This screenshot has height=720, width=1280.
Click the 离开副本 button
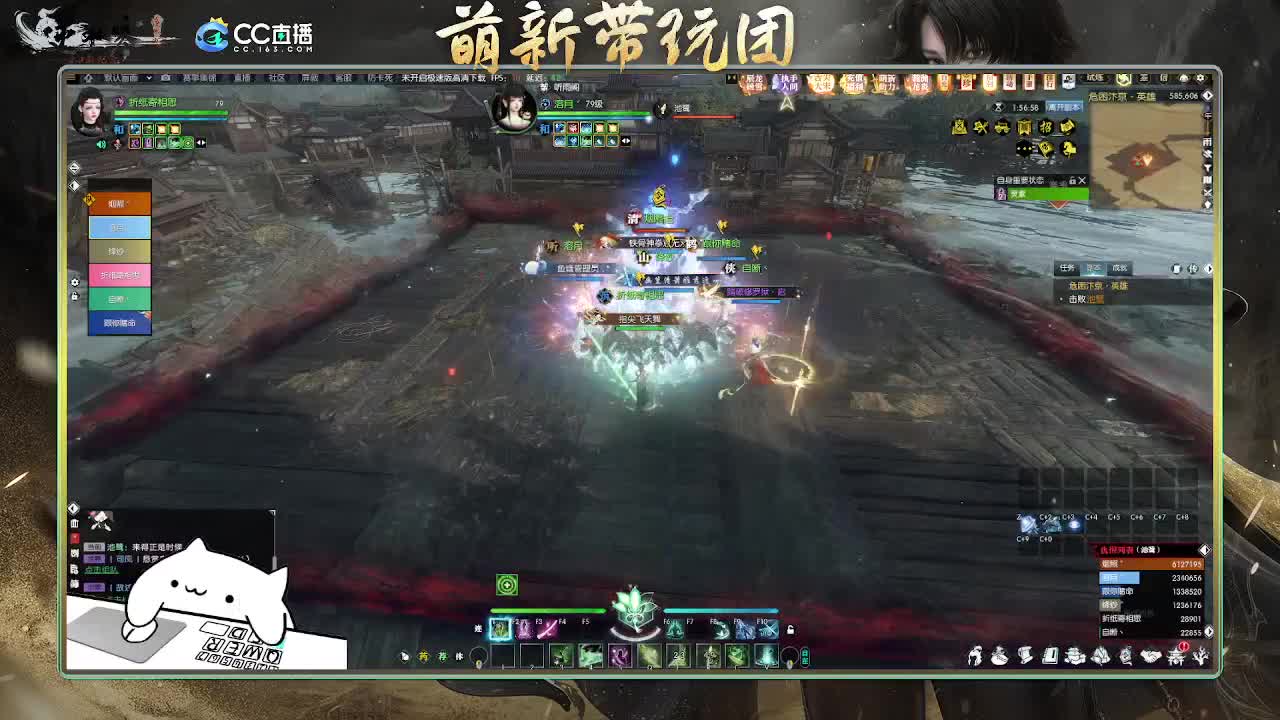(1064, 108)
